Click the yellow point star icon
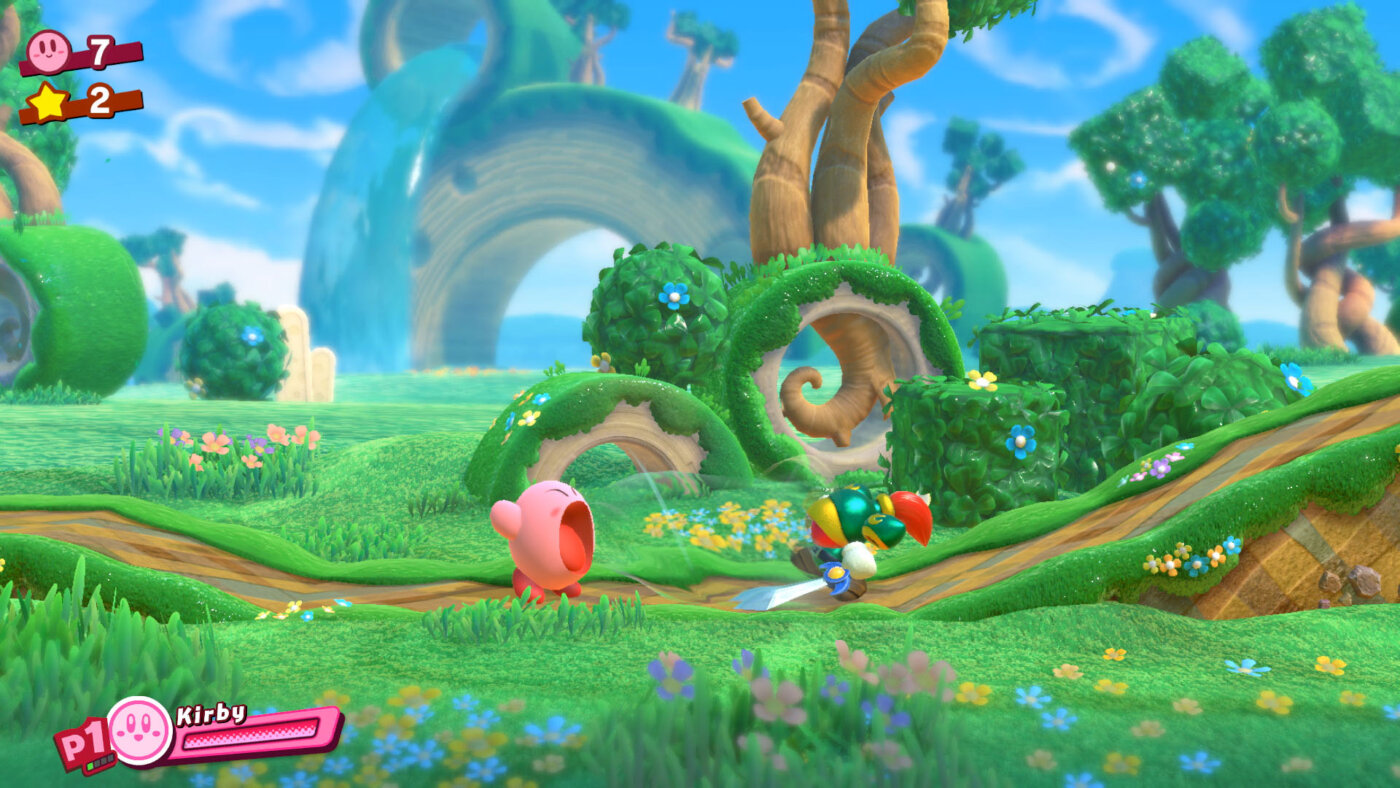1400x788 pixels. click(x=47, y=102)
